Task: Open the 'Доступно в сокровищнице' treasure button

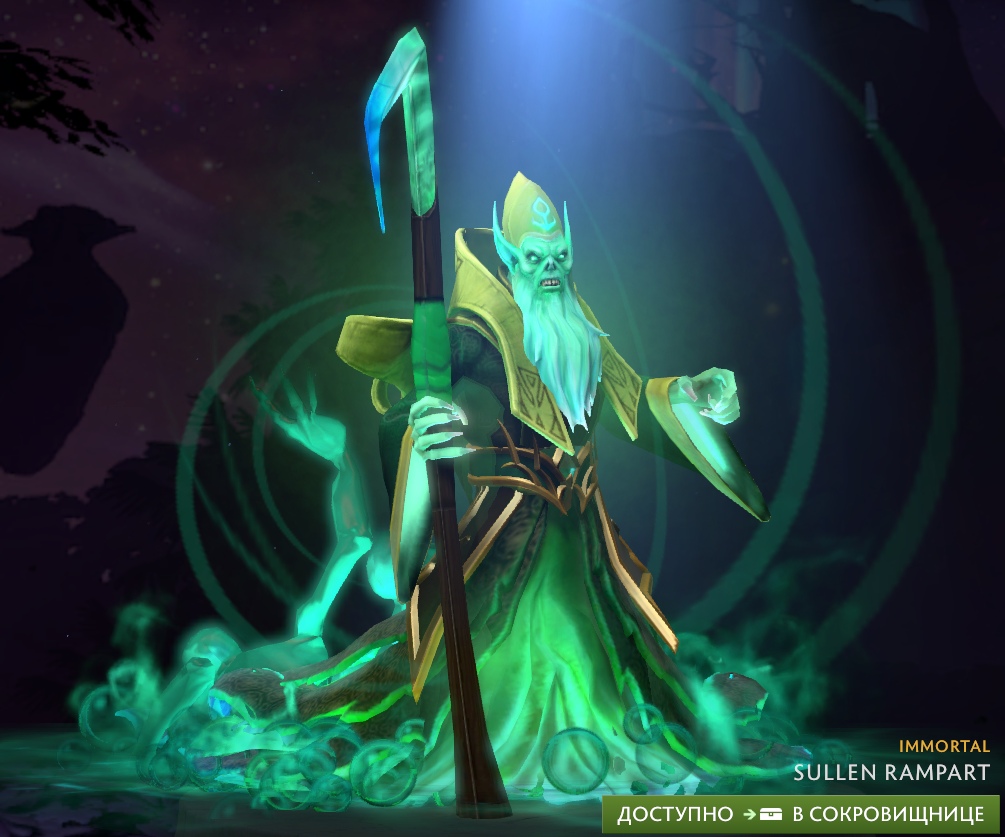Action: pos(800,814)
